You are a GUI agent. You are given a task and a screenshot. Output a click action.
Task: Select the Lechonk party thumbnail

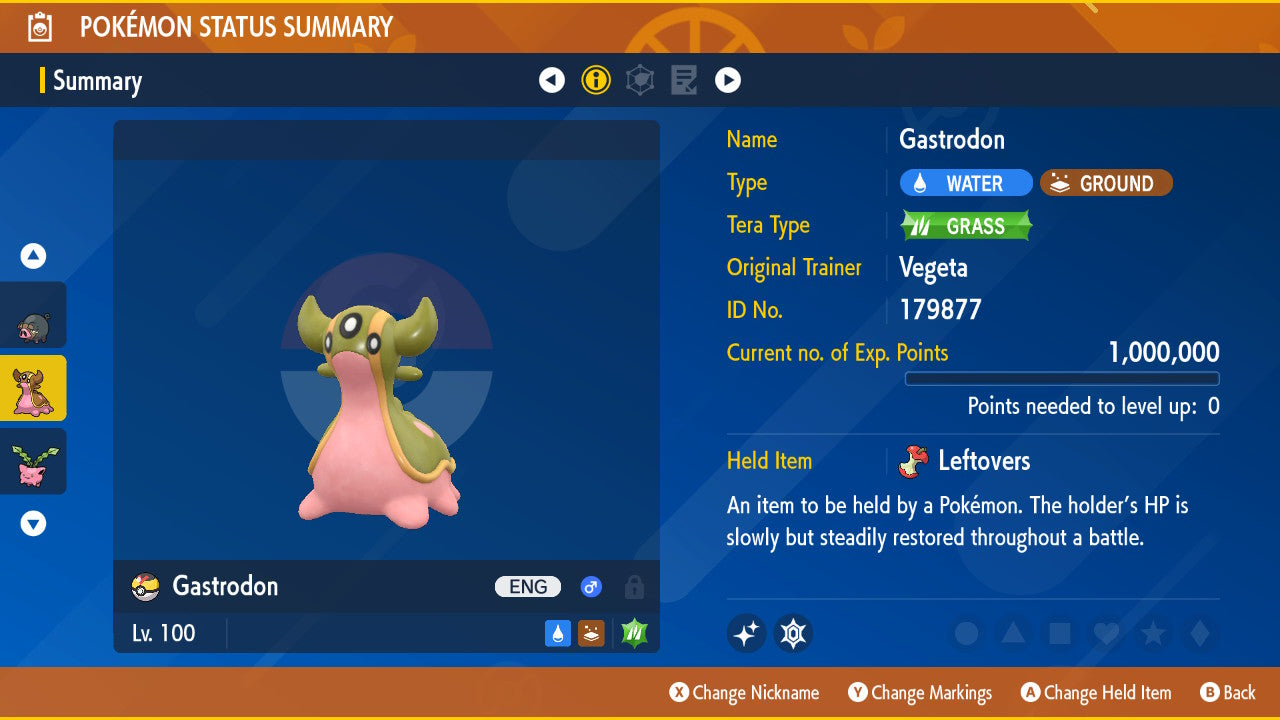[x=34, y=315]
